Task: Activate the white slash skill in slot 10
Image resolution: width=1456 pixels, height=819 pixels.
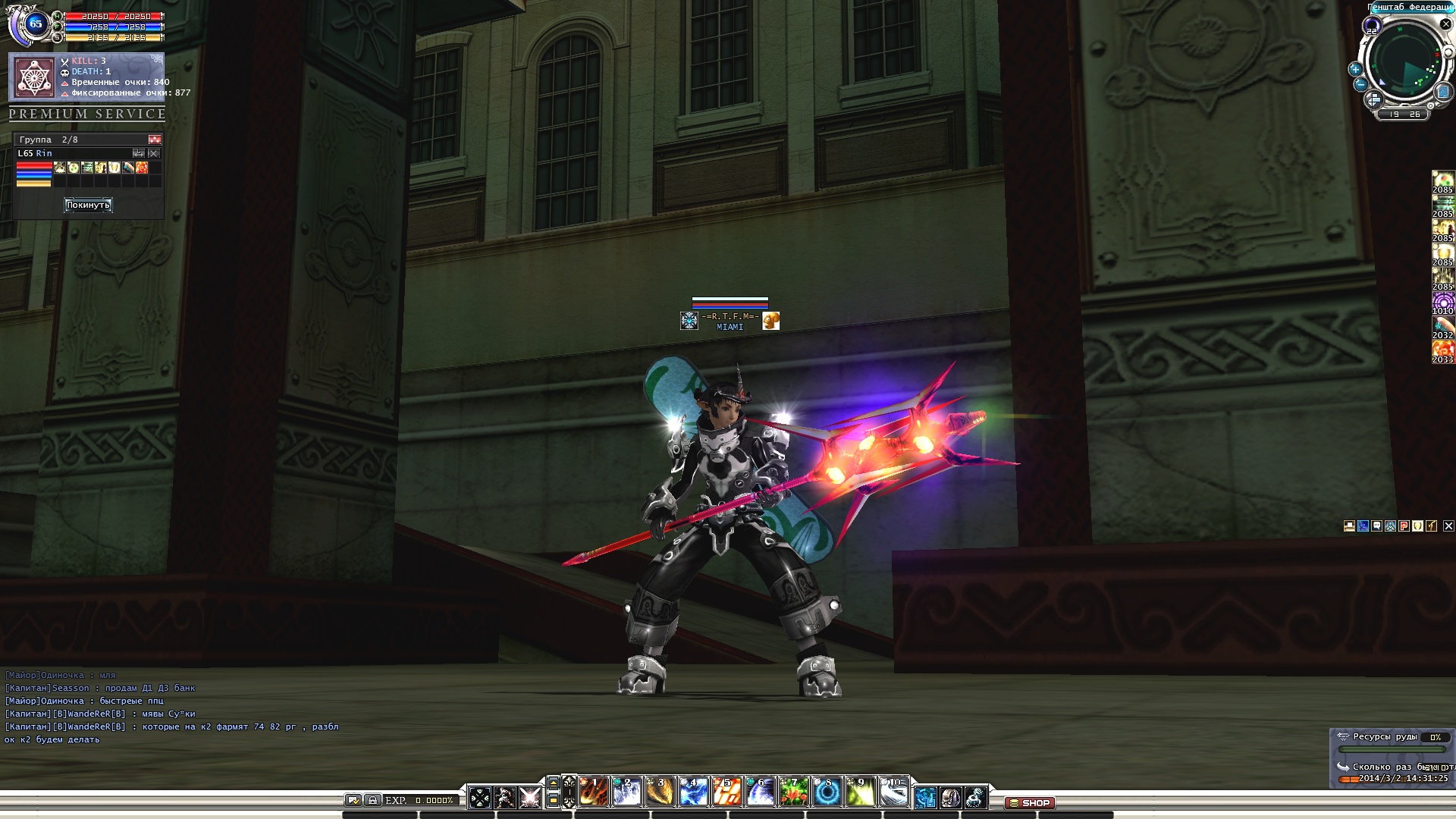Action: [893, 793]
